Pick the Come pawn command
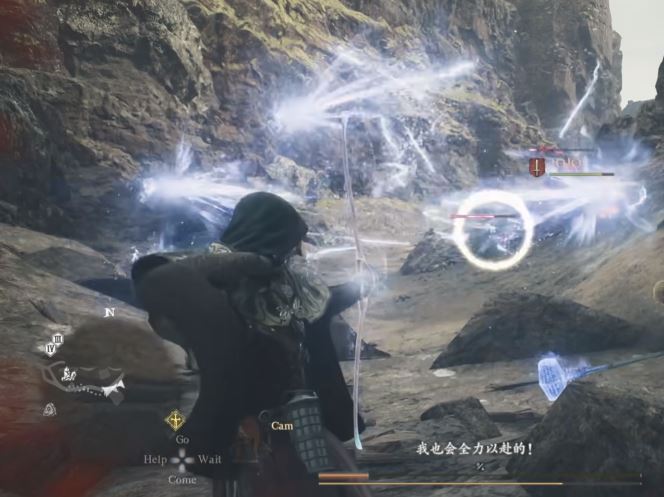 click(182, 479)
